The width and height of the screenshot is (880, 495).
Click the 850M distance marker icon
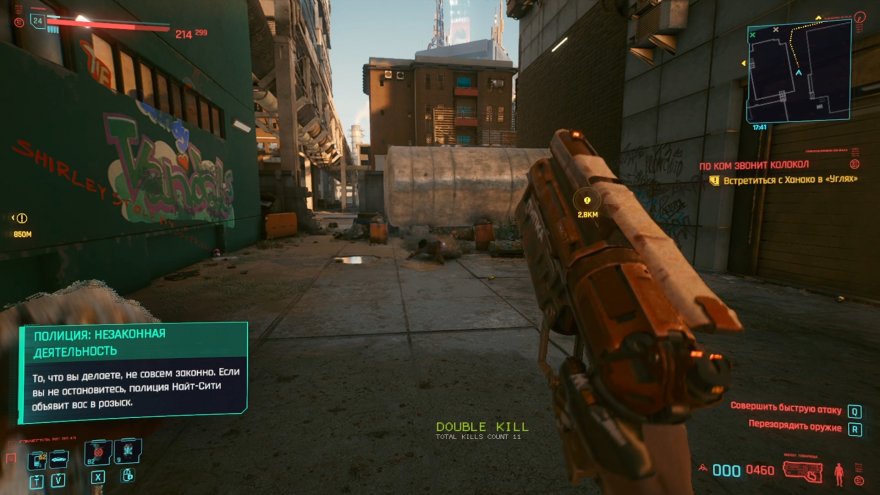click(21, 218)
